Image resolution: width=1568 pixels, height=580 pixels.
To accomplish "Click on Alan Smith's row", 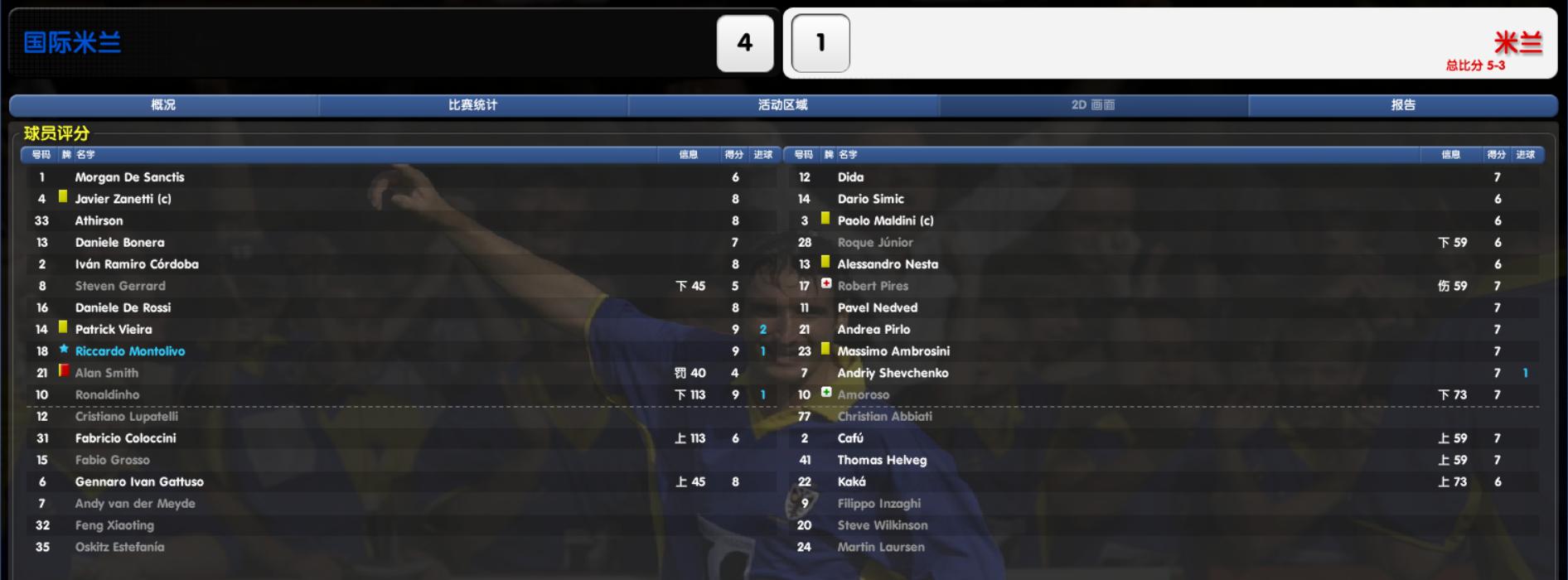I will click(x=107, y=374).
